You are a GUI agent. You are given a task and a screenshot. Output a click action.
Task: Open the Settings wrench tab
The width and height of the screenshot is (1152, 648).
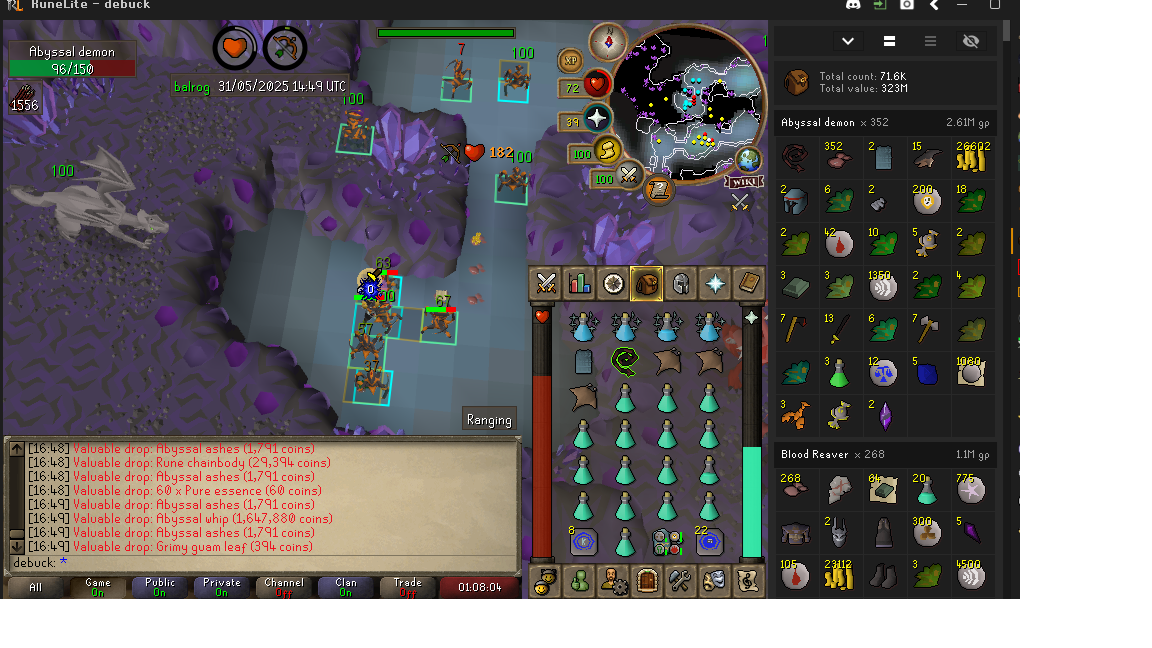[x=680, y=580]
